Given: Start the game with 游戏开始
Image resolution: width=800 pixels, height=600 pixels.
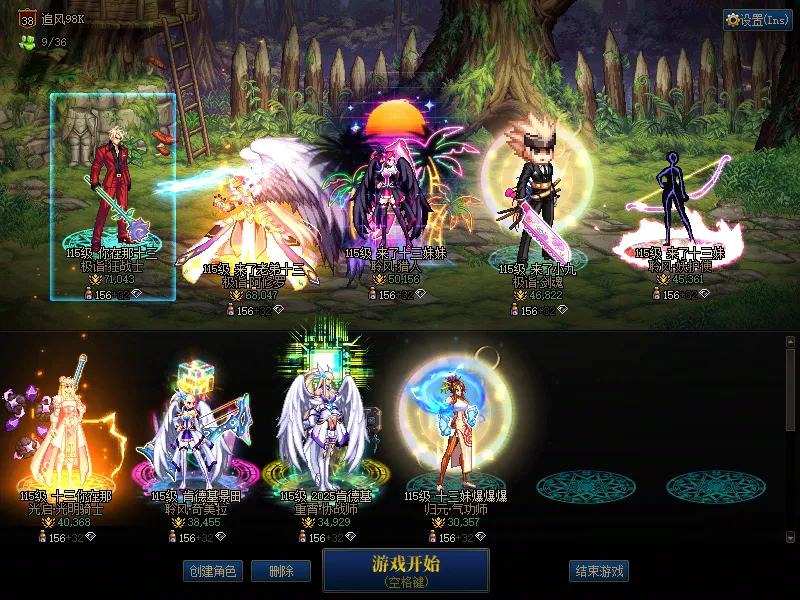Looking at the screenshot, I should 406,570.
